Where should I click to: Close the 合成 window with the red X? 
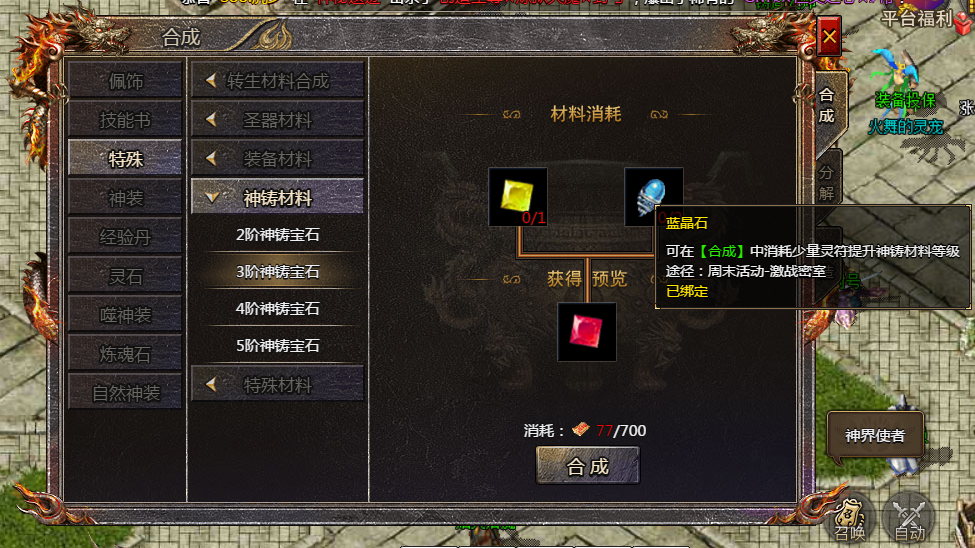[829, 38]
